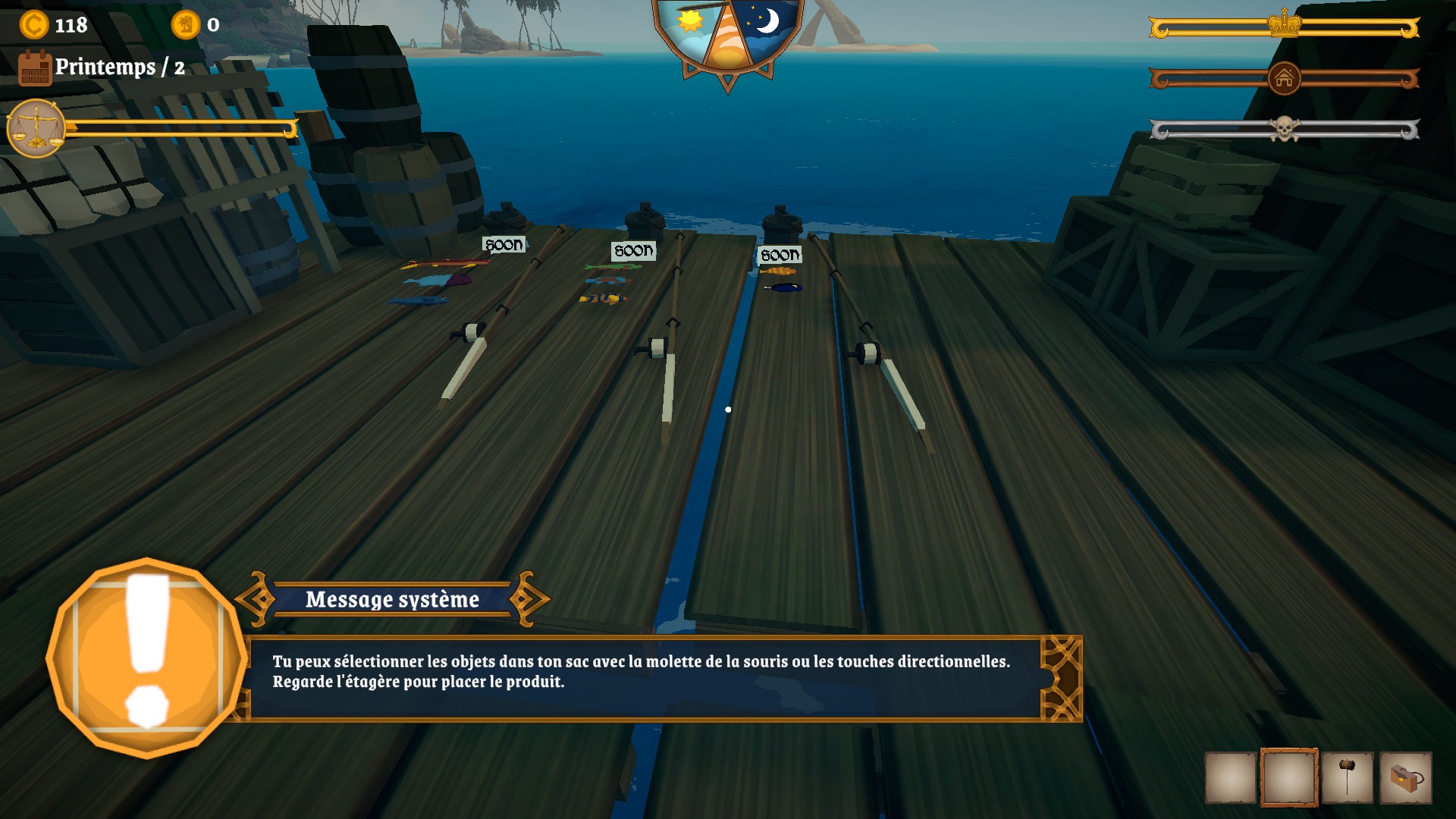
Task: Click the leftmost SOON sign
Action: (503, 244)
